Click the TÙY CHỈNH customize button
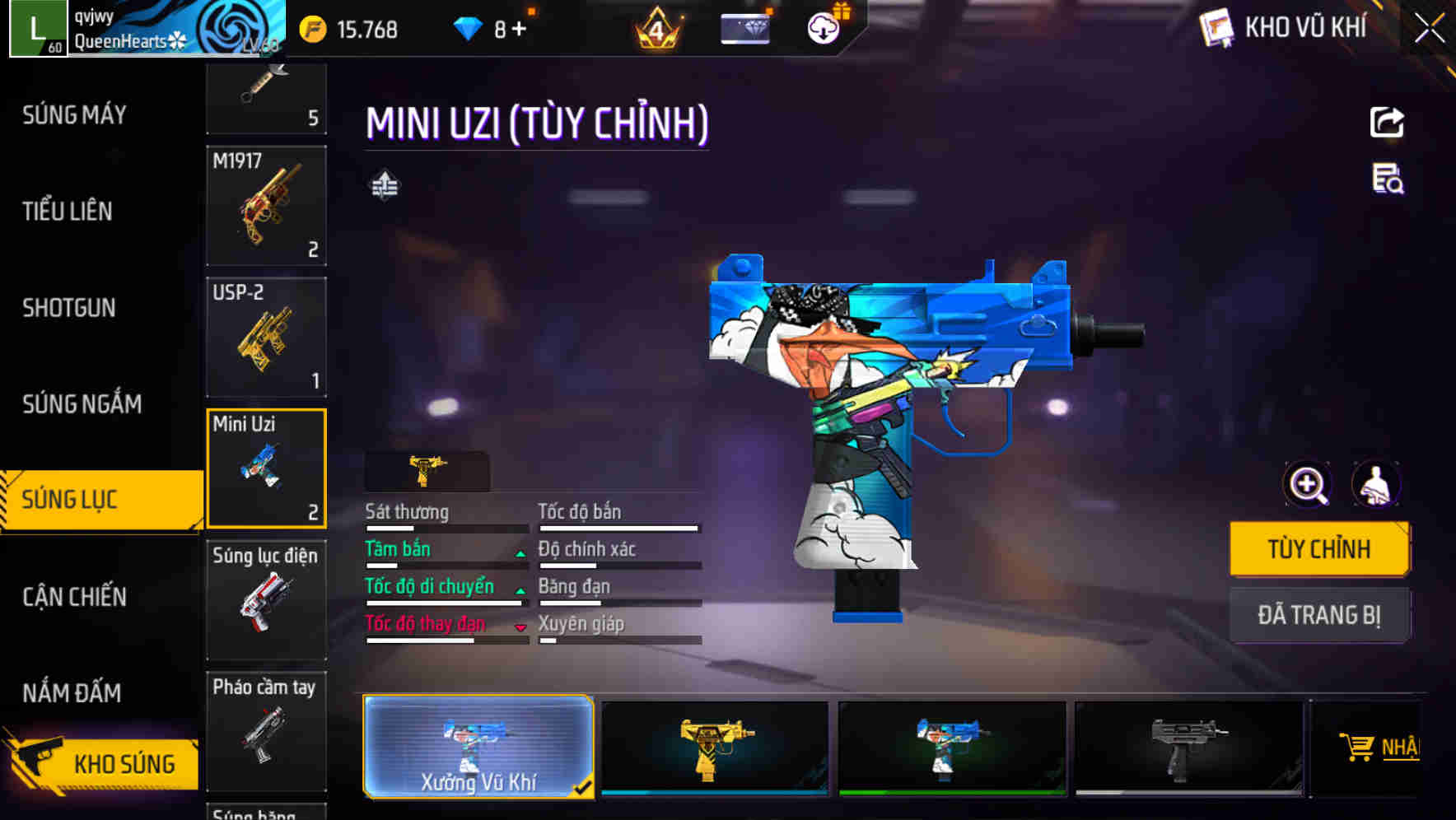1456x820 pixels. tap(1319, 548)
